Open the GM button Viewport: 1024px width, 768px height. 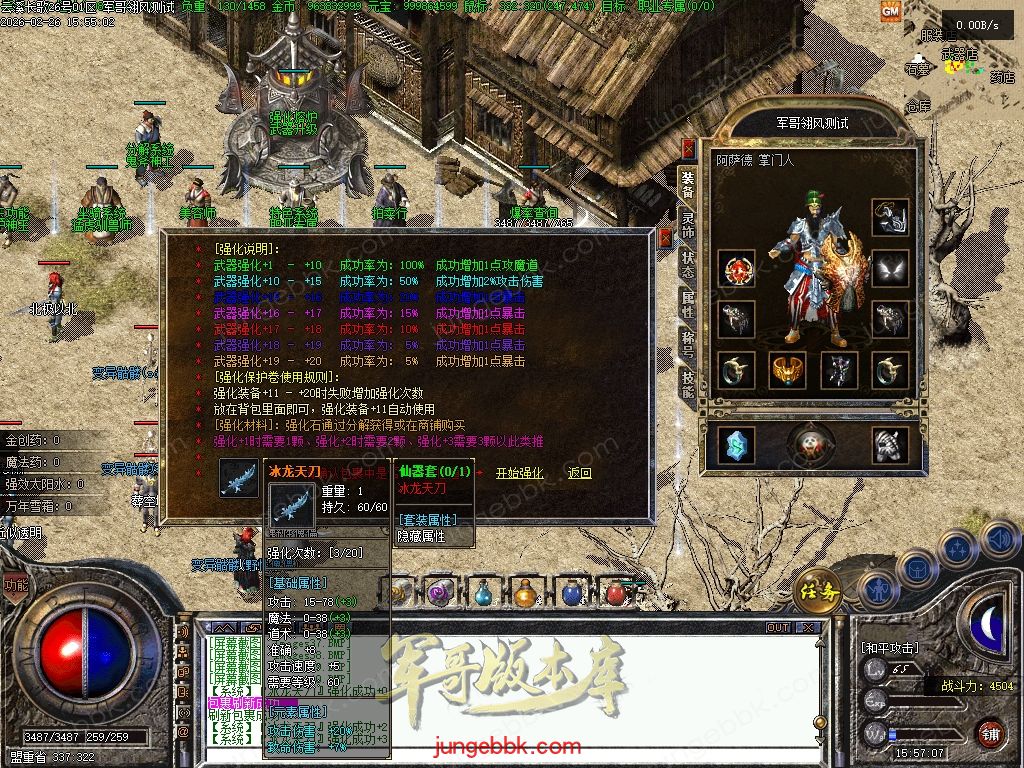tap(890, 11)
